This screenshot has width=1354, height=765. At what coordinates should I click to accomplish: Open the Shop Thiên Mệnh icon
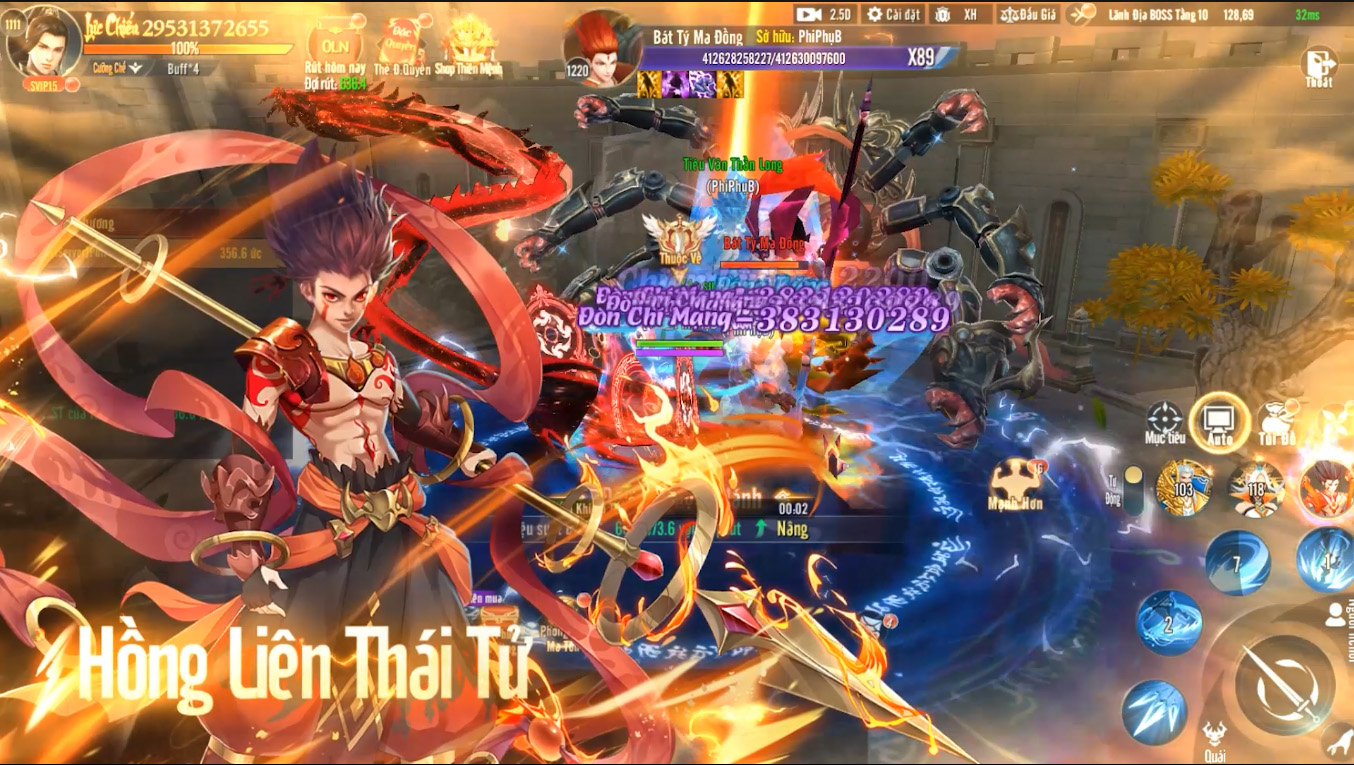click(470, 42)
